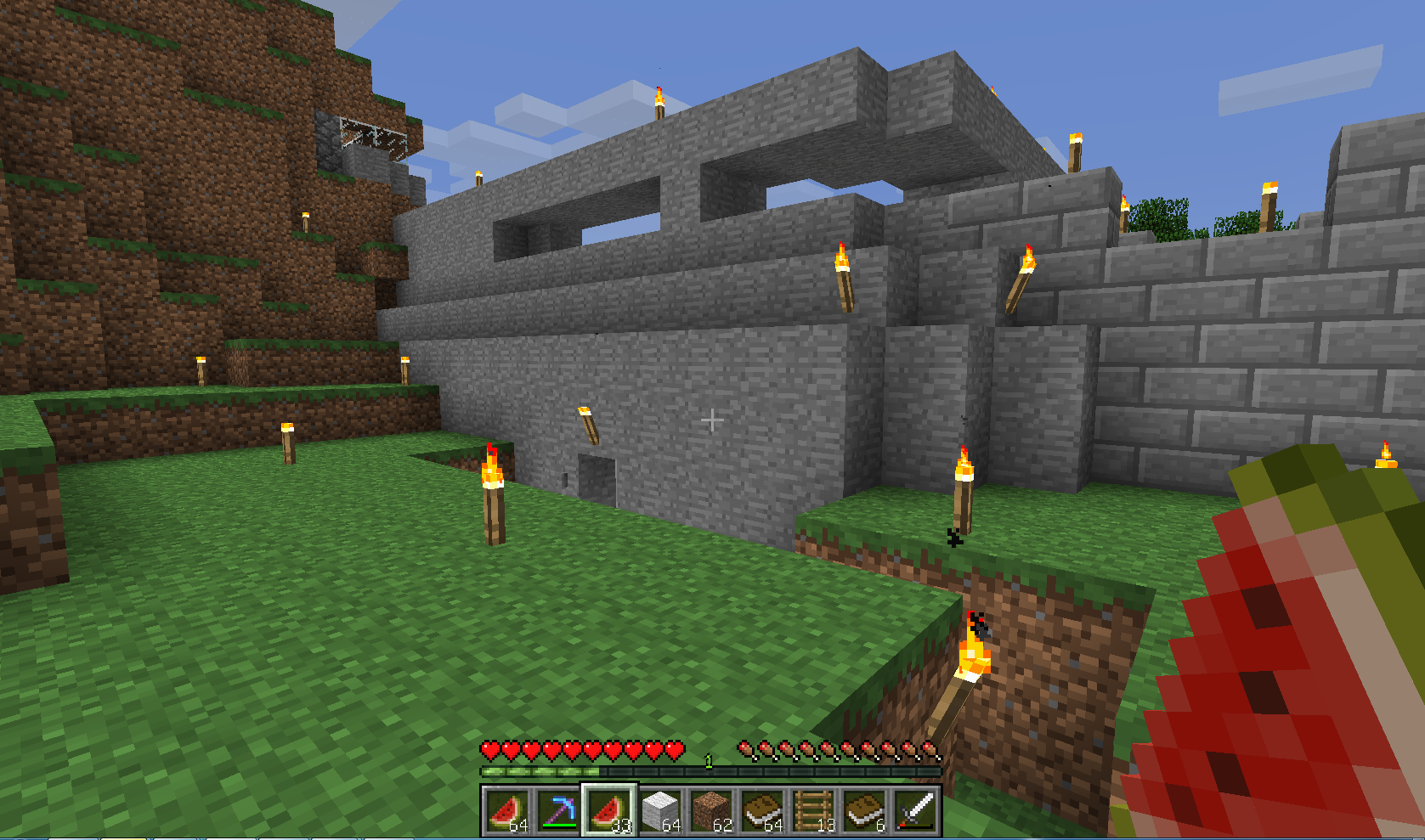Equip the iron sword from the hotbar
The width and height of the screenshot is (1425, 840).
(915, 810)
